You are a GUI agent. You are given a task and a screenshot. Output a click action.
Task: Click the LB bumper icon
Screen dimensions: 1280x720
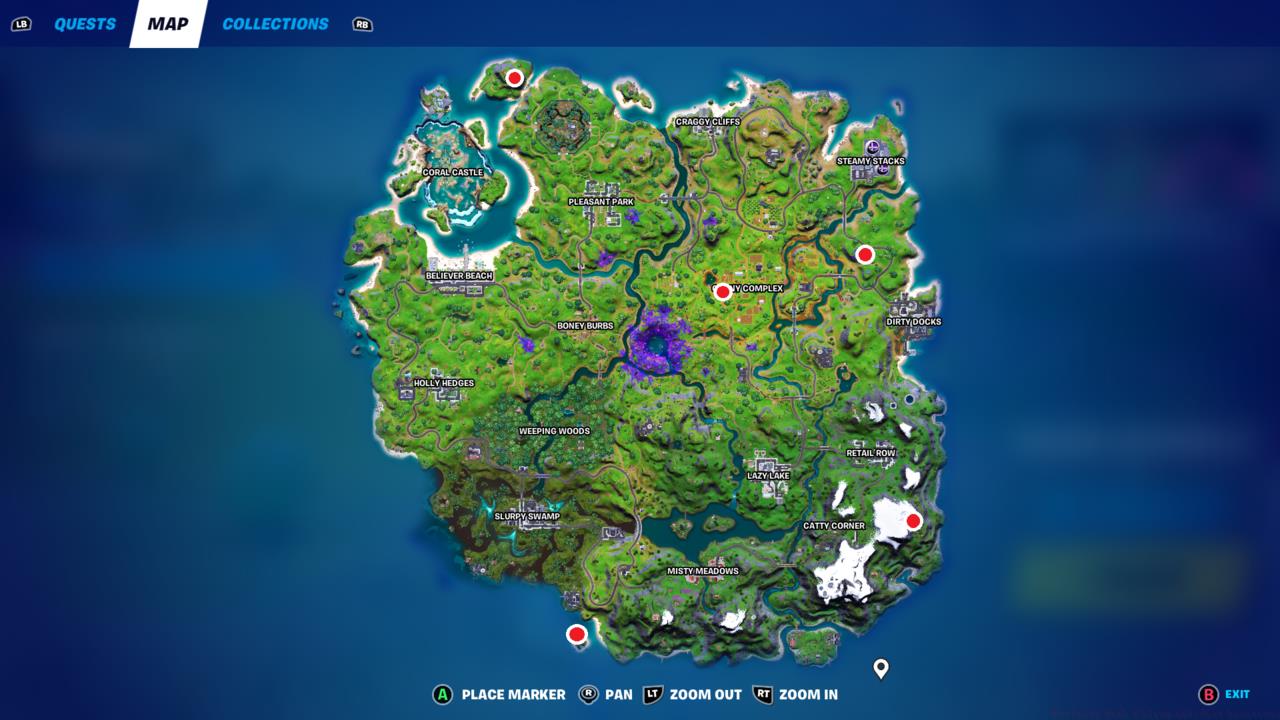[20, 23]
